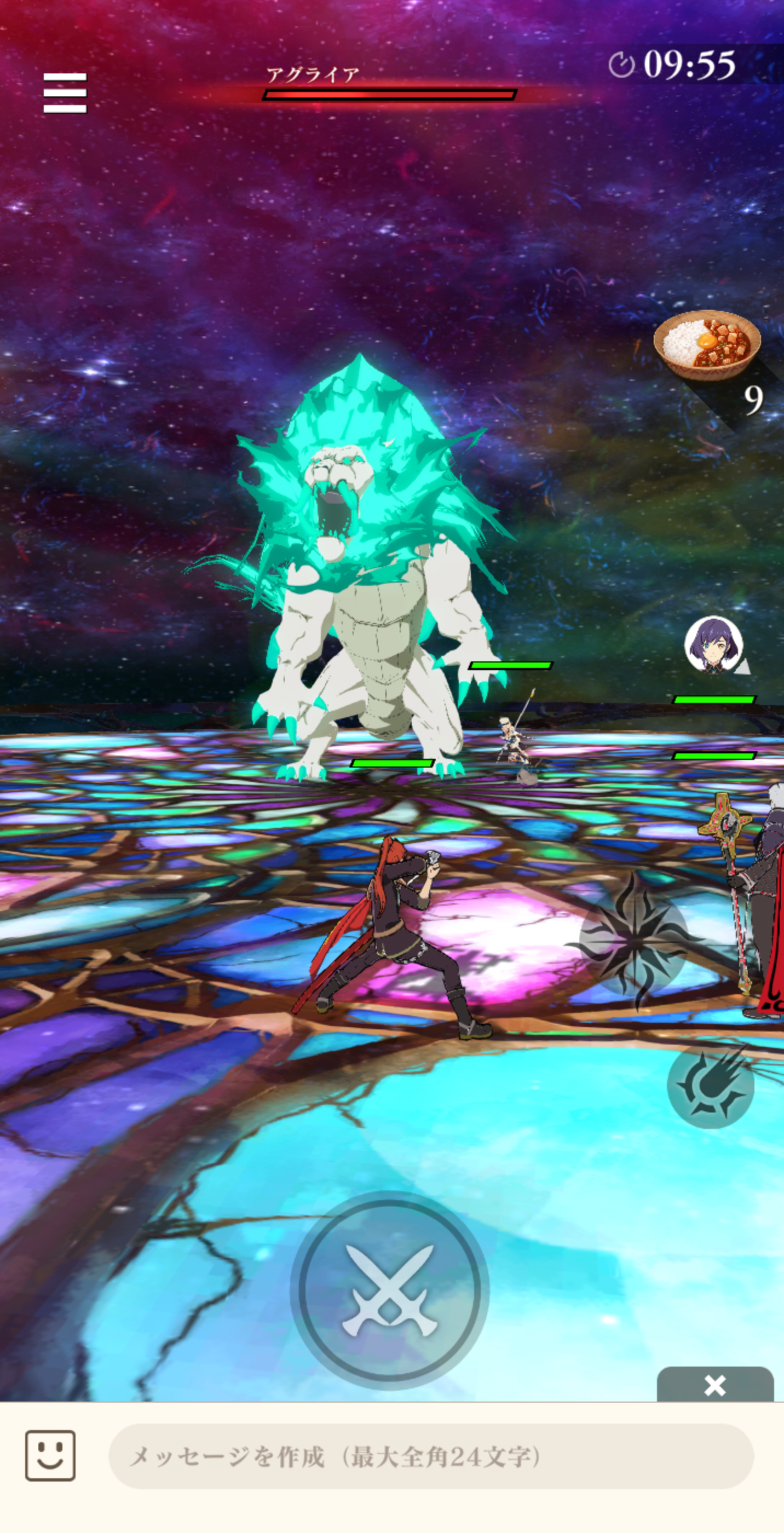Open the smiley face emote picker
This screenshot has height=1533, width=784.
coord(50,1456)
